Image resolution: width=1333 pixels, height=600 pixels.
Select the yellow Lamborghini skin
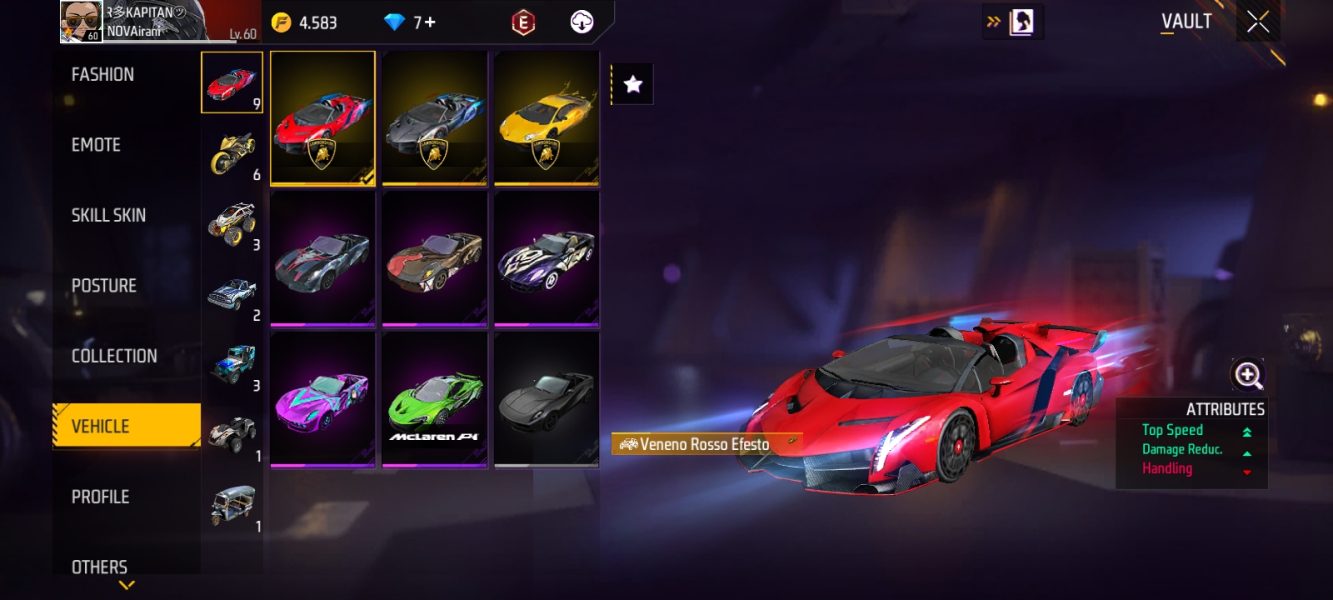[x=546, y=118]
